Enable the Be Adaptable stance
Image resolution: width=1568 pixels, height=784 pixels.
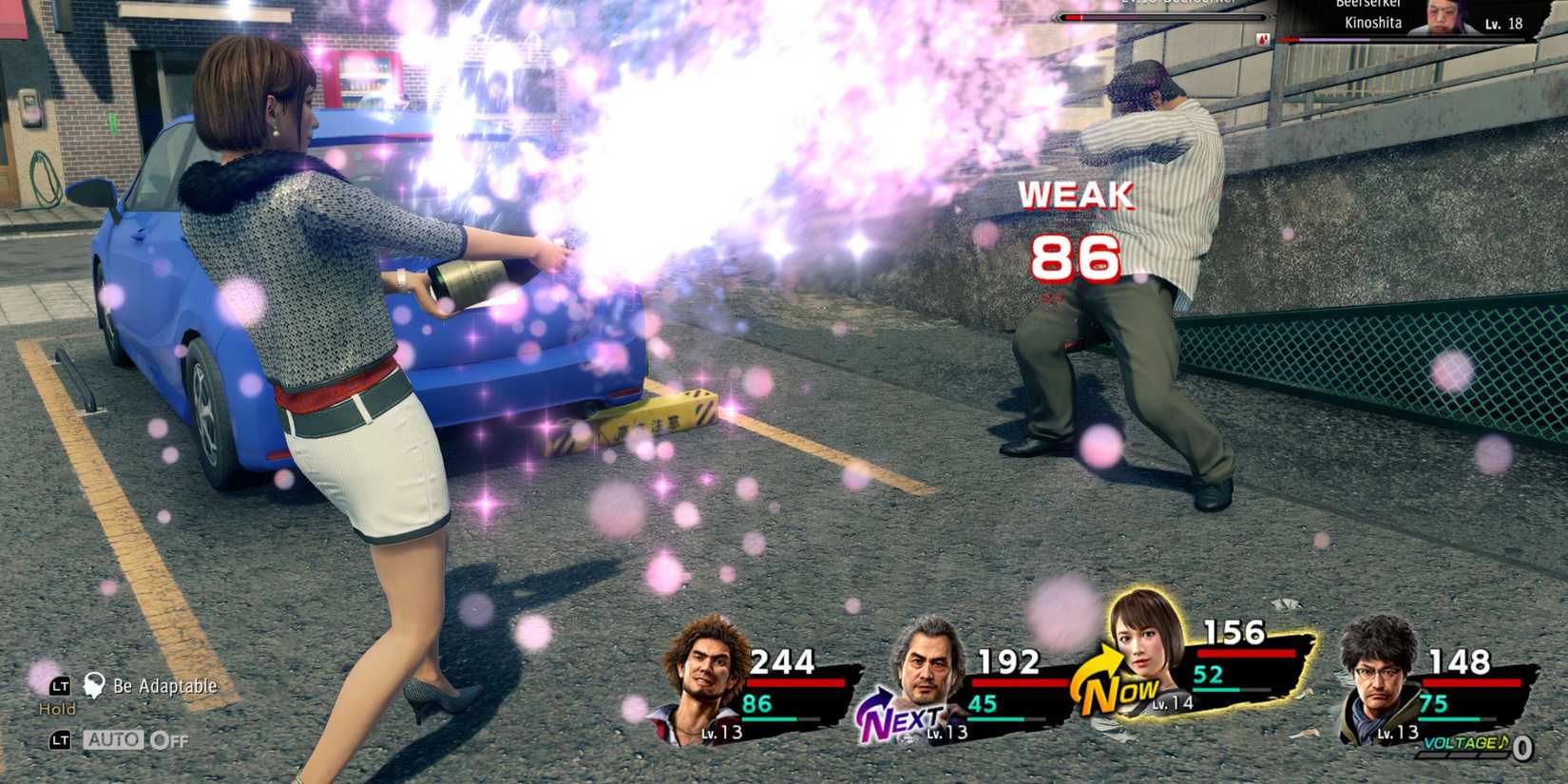[166, 686]
